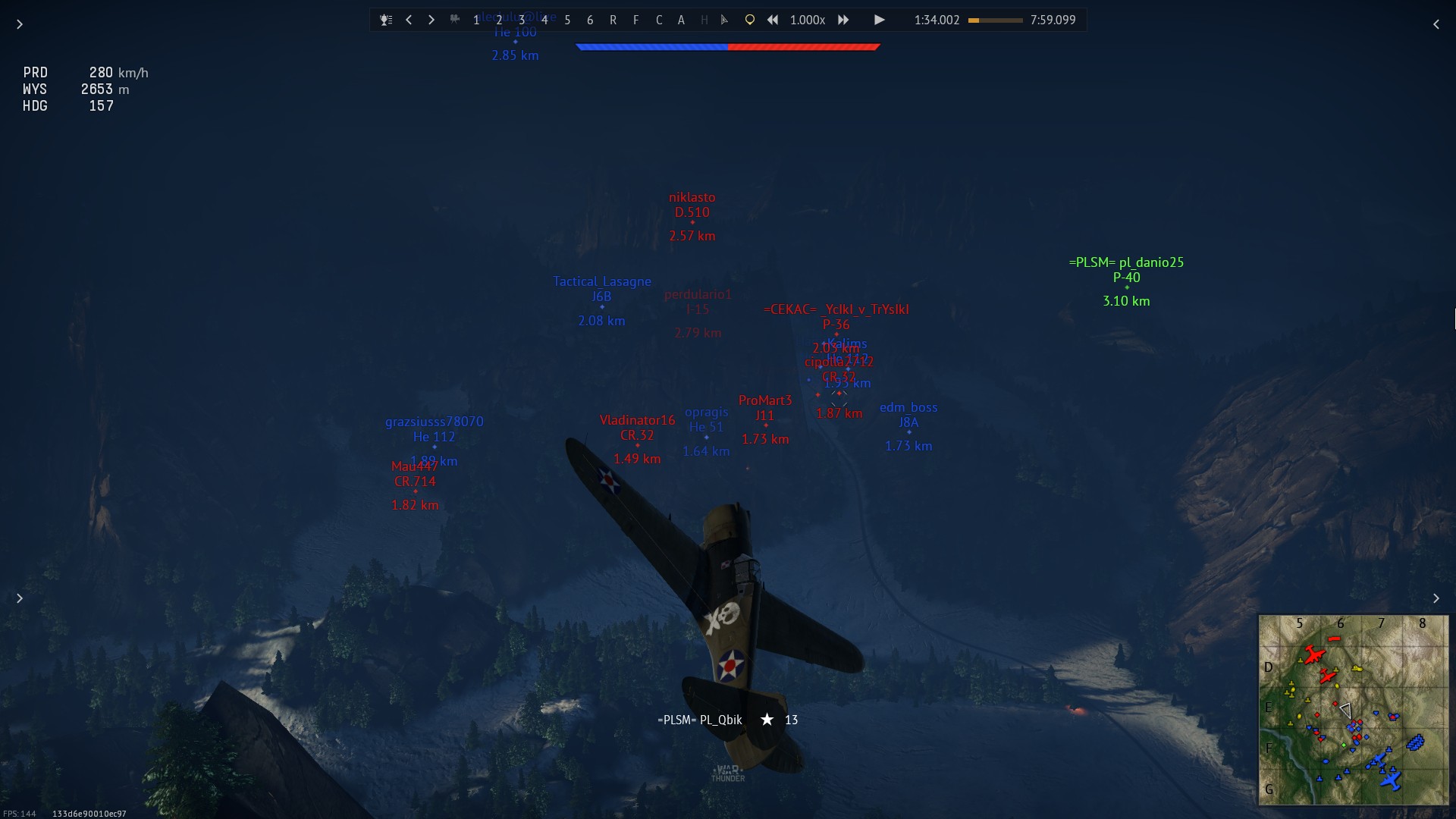Slow down replay with the rewind arrows
This screenshot has width=1456, height=819.
click(x=773, y=20)
